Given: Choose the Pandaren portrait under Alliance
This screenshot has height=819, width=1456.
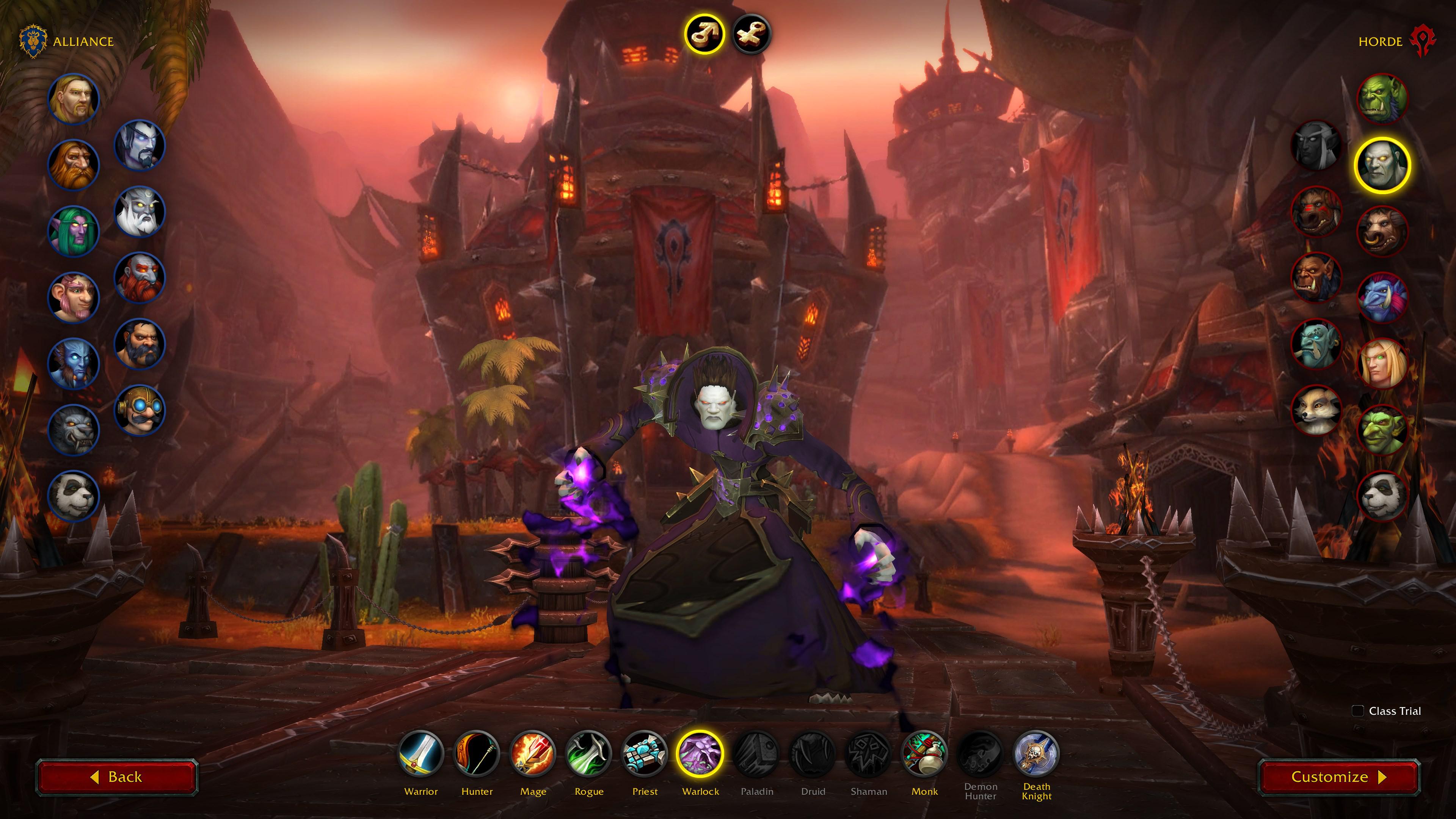Looking at the screenshot, I should pyautogui.click(x=74, y=496).
